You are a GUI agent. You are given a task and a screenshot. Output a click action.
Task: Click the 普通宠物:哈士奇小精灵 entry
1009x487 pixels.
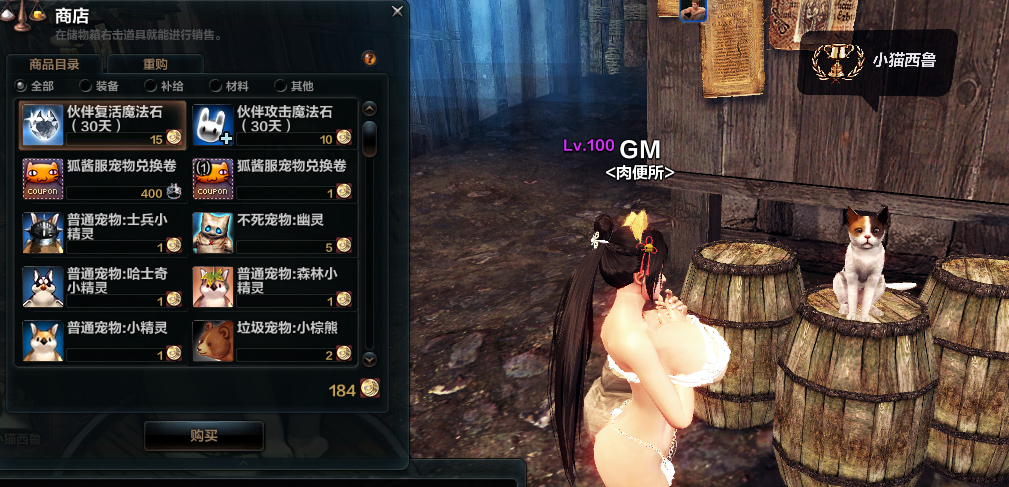pos(102,285)
